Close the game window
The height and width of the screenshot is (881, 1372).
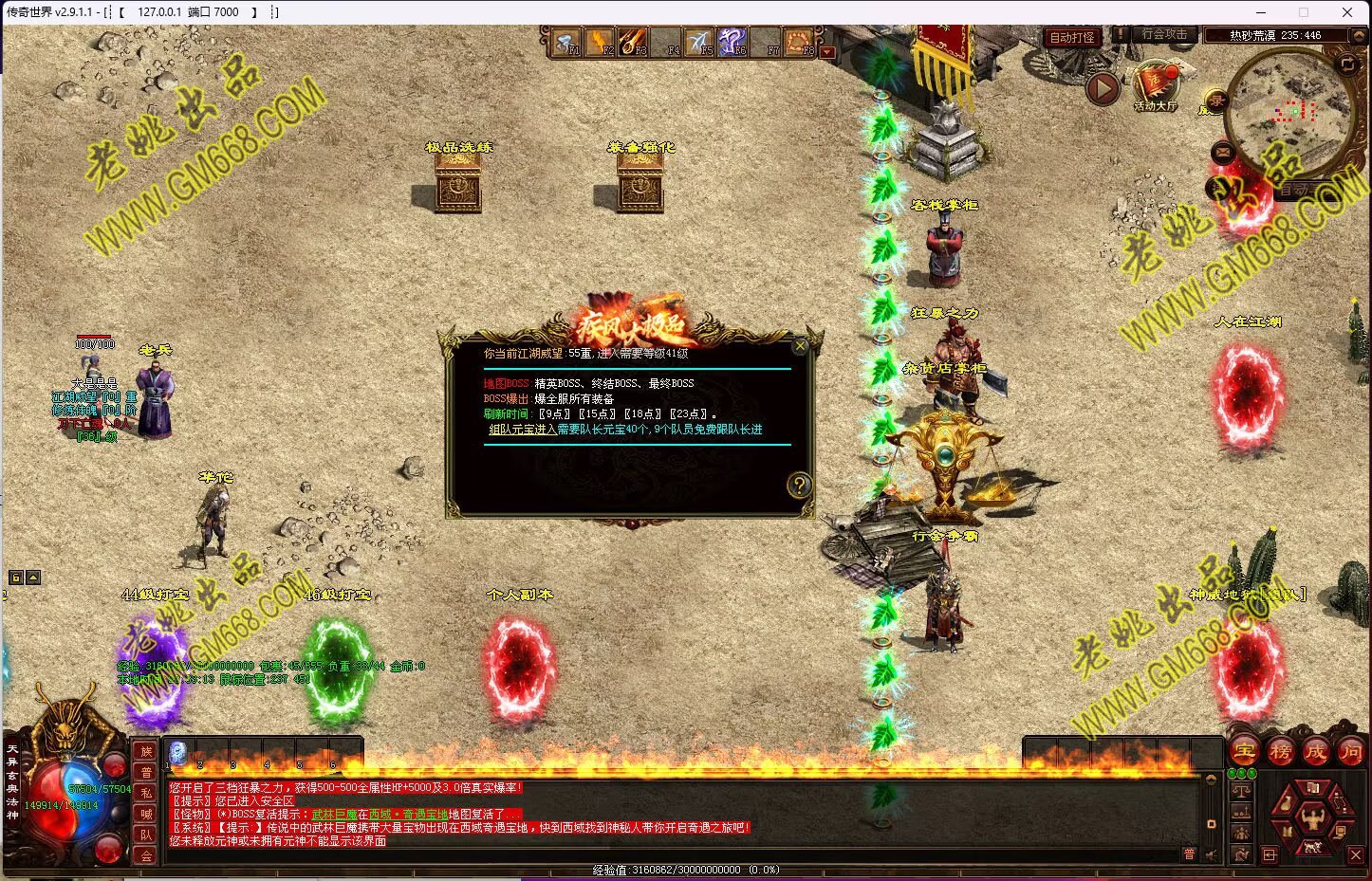click(x=1347, y=12)
